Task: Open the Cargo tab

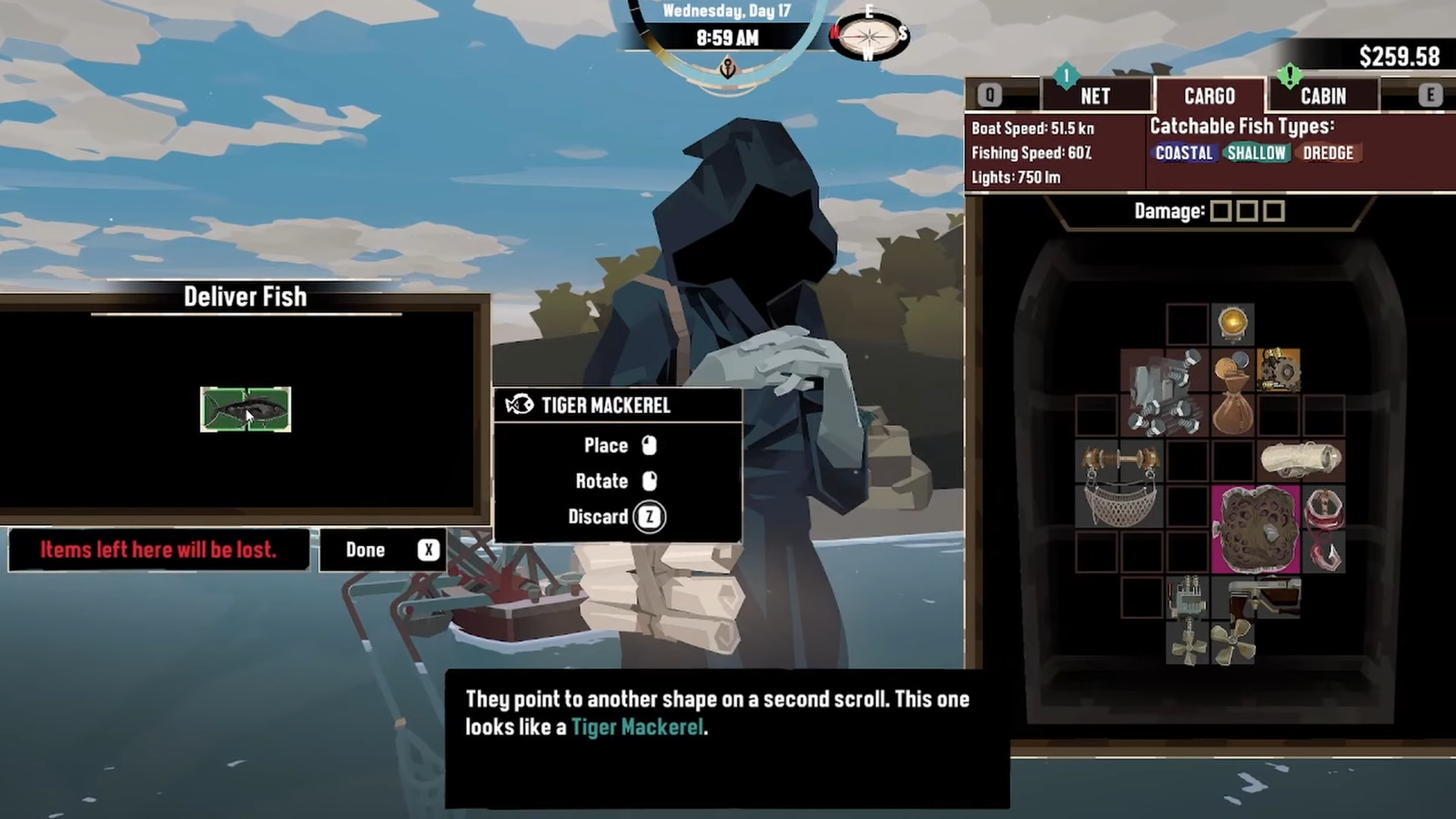Action: coord(1209,96)
